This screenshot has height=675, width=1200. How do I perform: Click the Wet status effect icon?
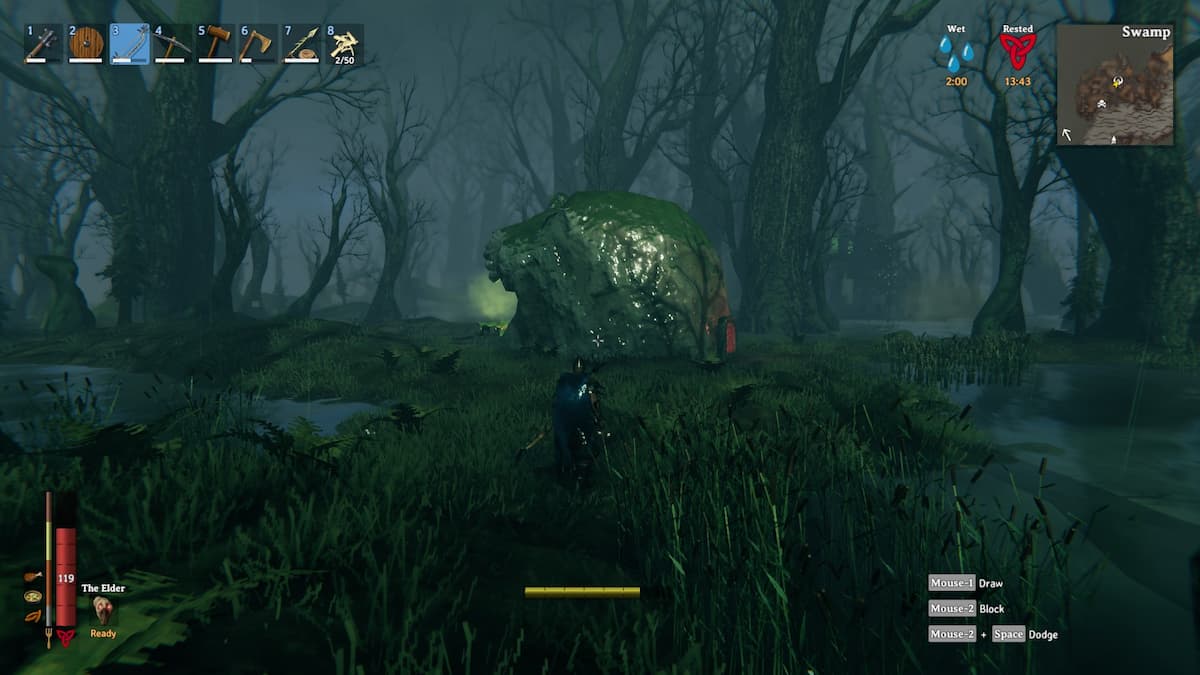[x=956, y=50]
